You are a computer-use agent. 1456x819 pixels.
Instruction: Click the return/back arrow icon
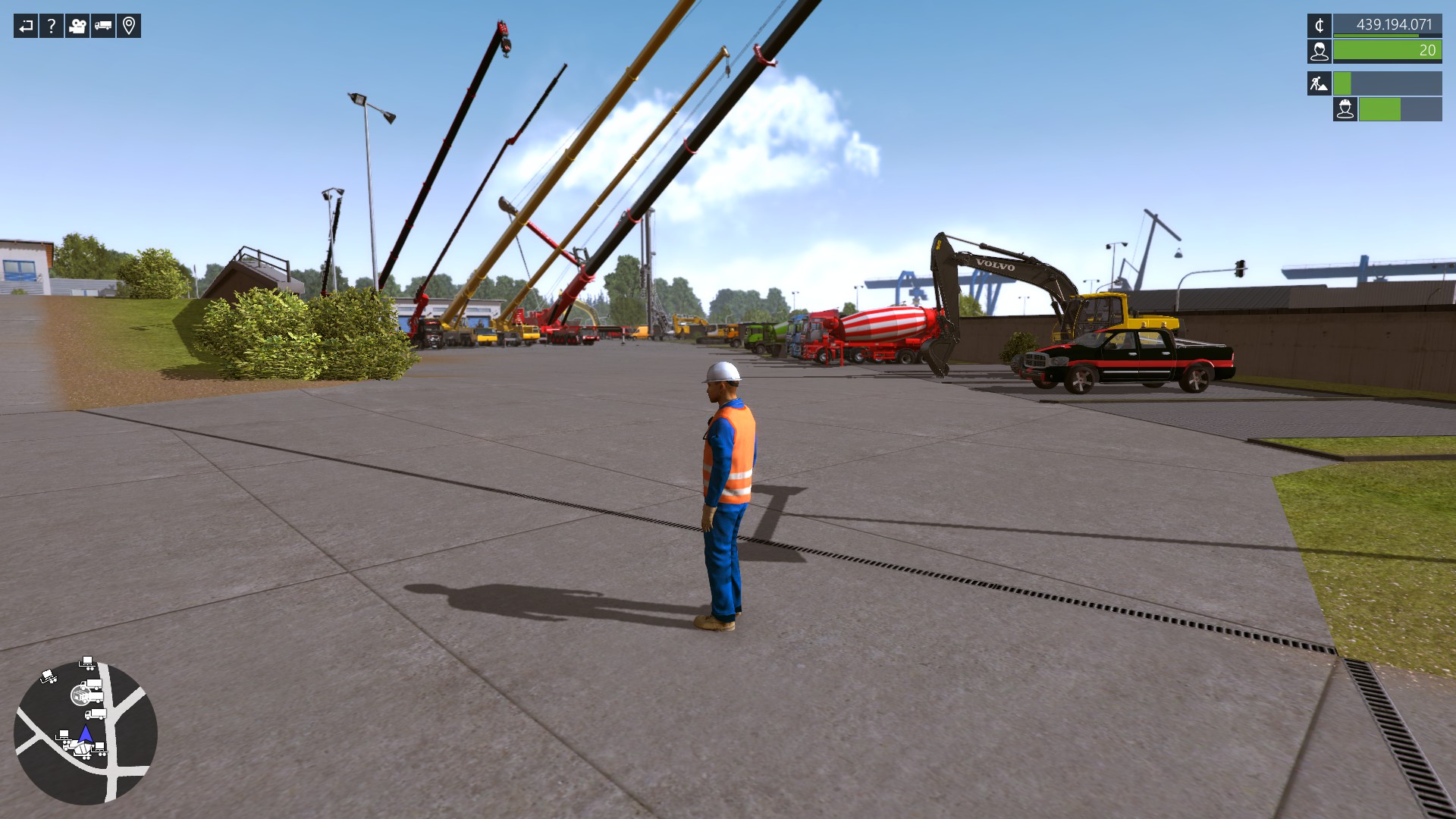point(25,26)
